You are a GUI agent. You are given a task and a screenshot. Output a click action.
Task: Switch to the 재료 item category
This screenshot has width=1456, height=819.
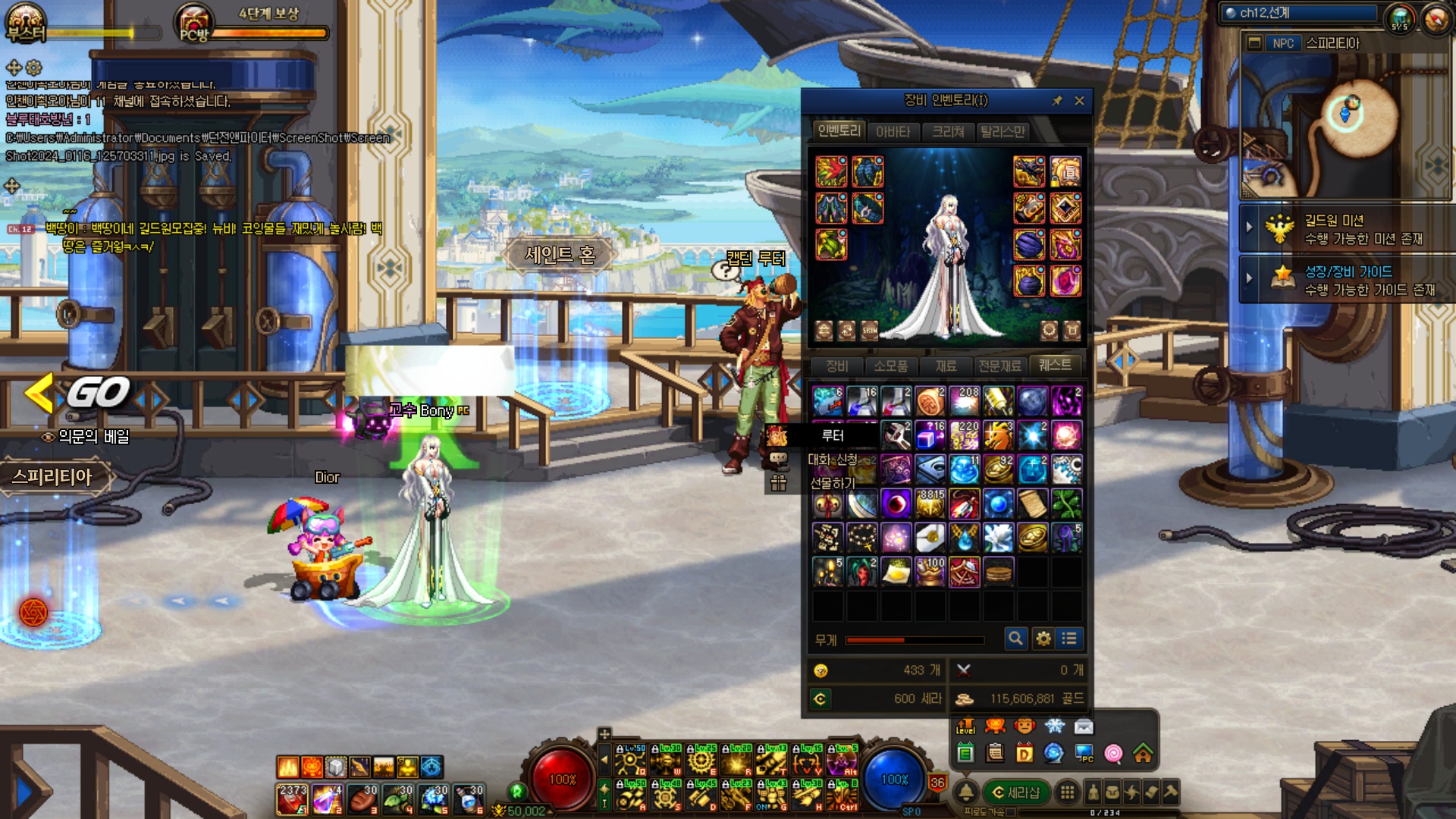946,366
